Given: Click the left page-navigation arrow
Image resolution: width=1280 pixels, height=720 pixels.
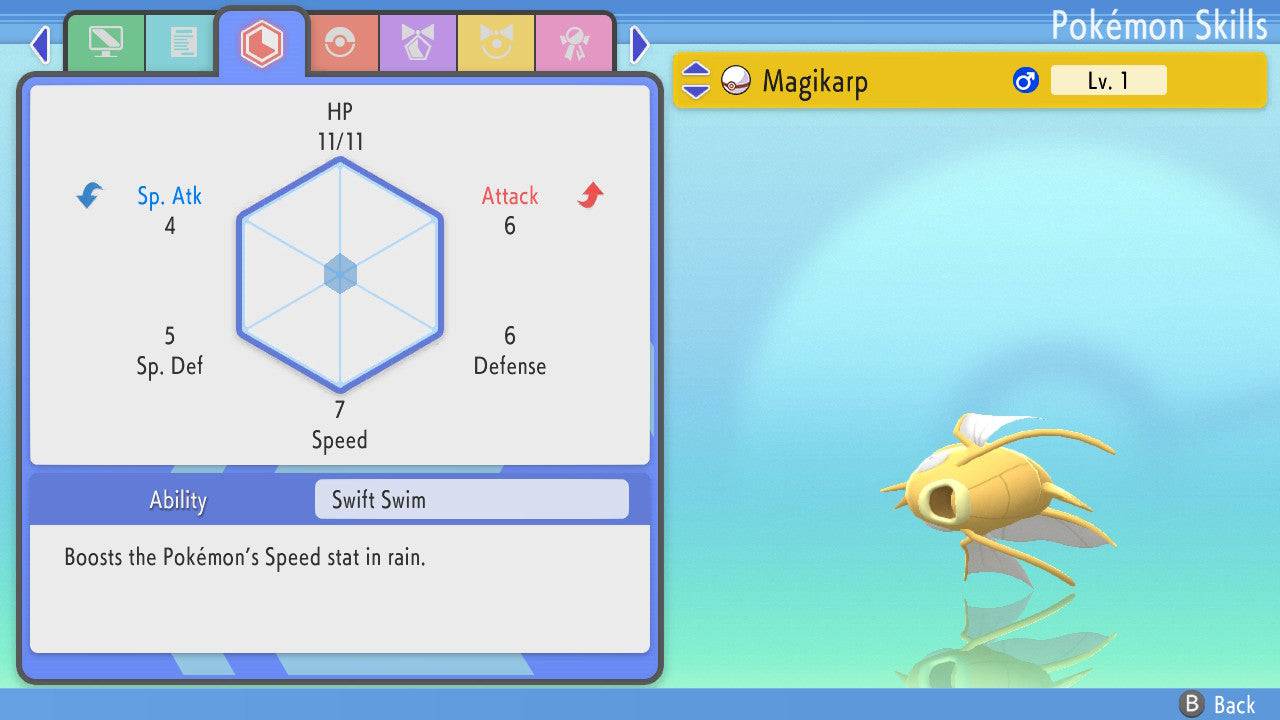Looking at the screenshot, I should 40,45.
